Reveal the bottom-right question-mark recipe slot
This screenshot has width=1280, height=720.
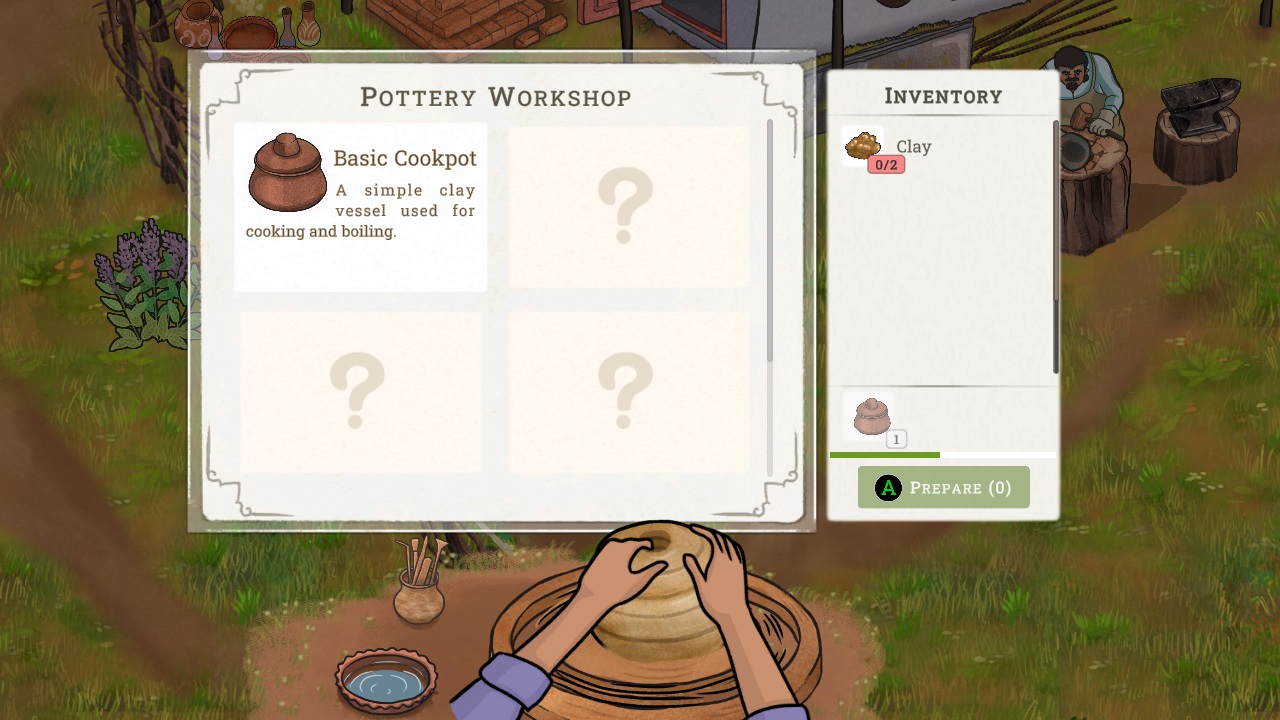click(x=628, y=390)
